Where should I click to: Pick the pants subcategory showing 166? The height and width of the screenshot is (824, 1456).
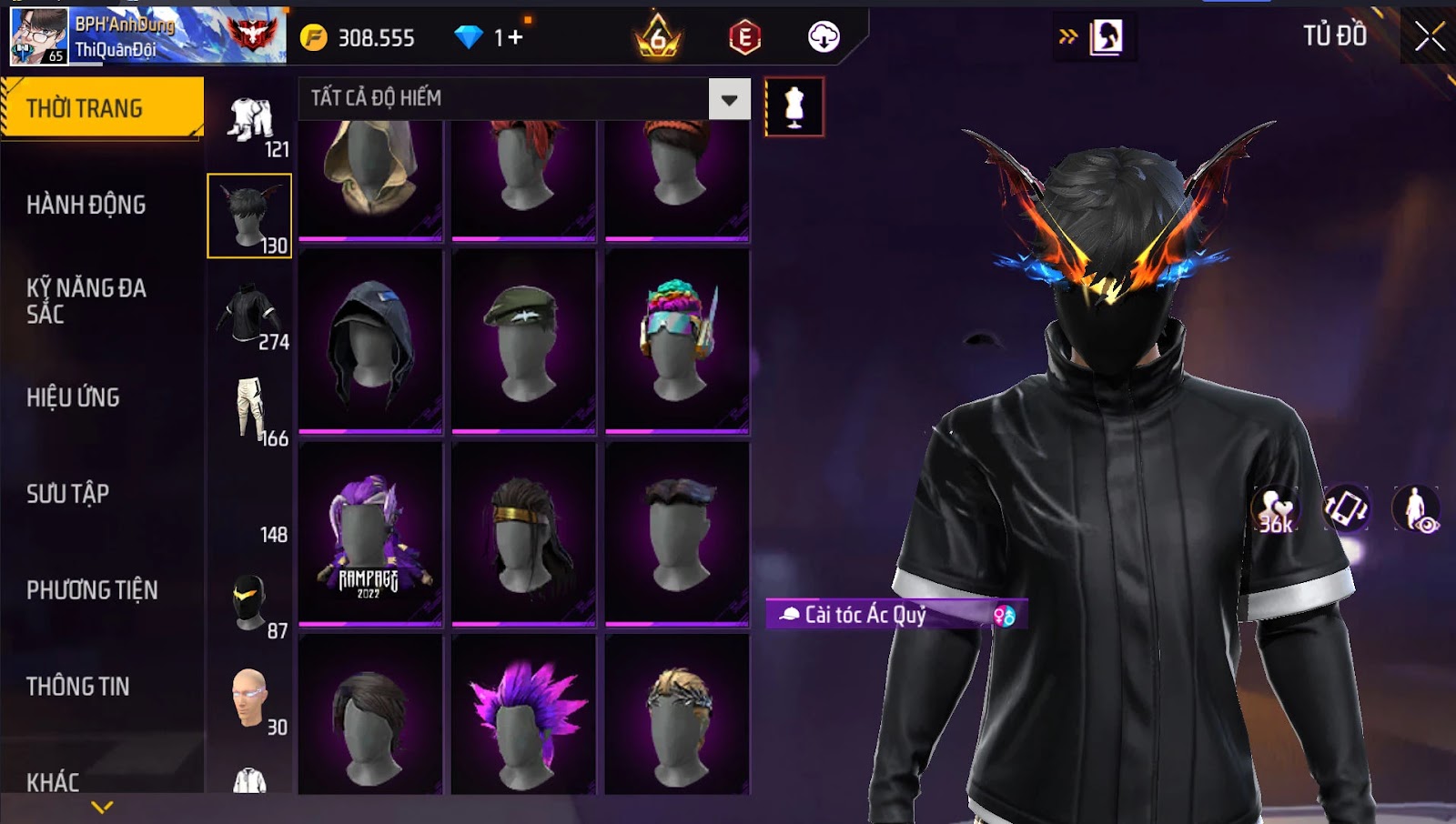pos(251,410)
